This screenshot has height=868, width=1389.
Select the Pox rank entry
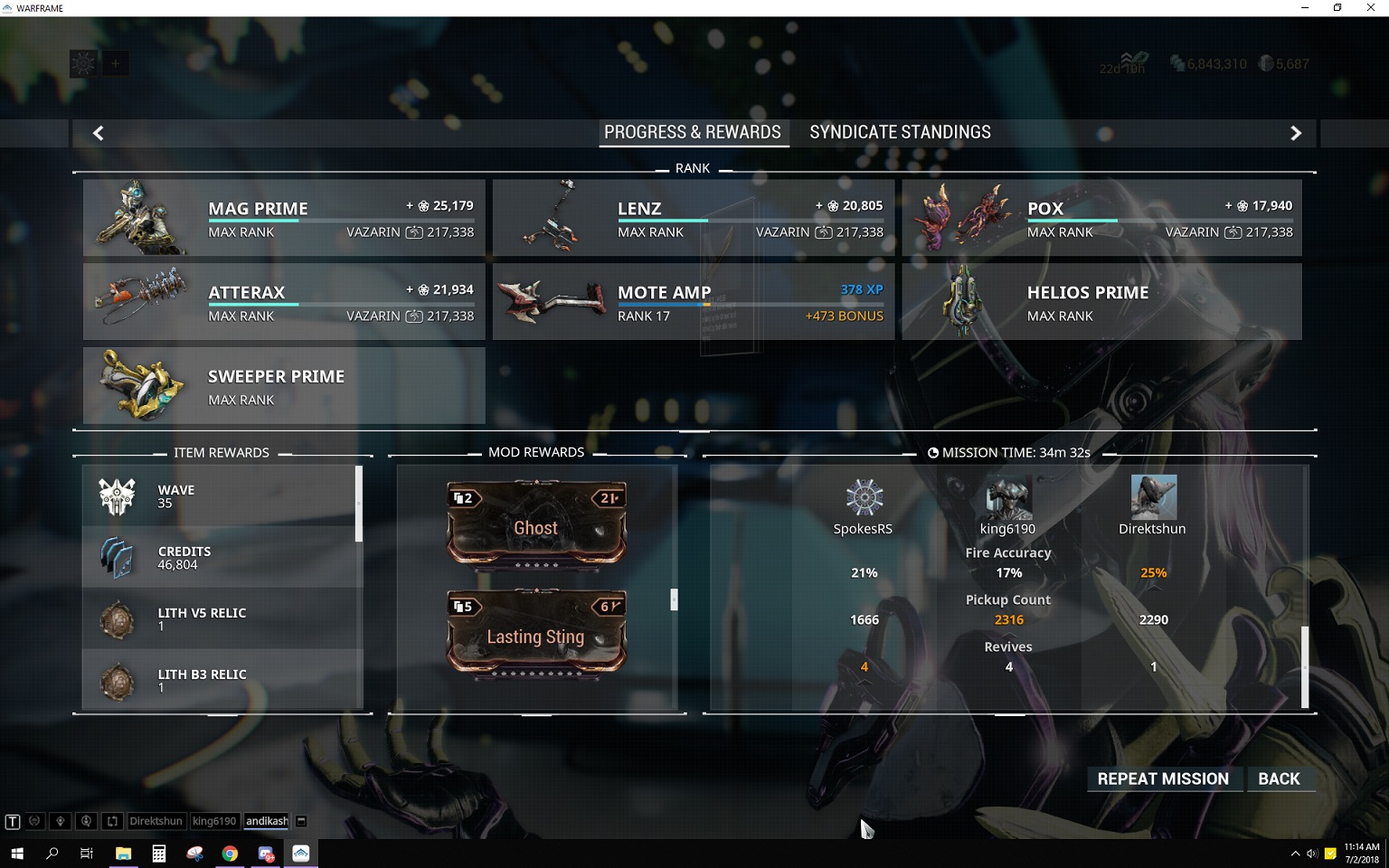tap(1101, 218)
